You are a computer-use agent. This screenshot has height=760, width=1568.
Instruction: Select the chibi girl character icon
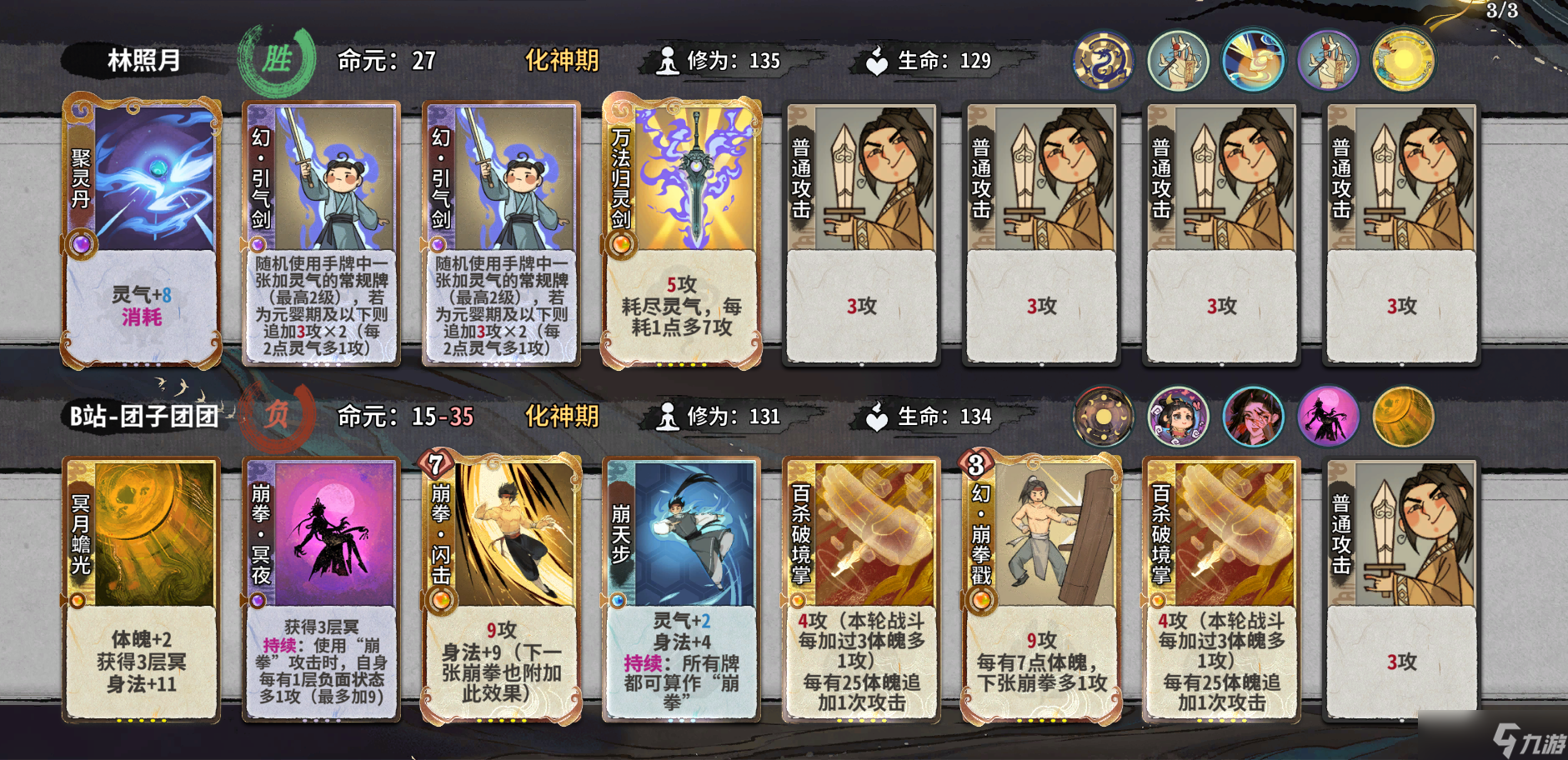(x=1178, y=417)
